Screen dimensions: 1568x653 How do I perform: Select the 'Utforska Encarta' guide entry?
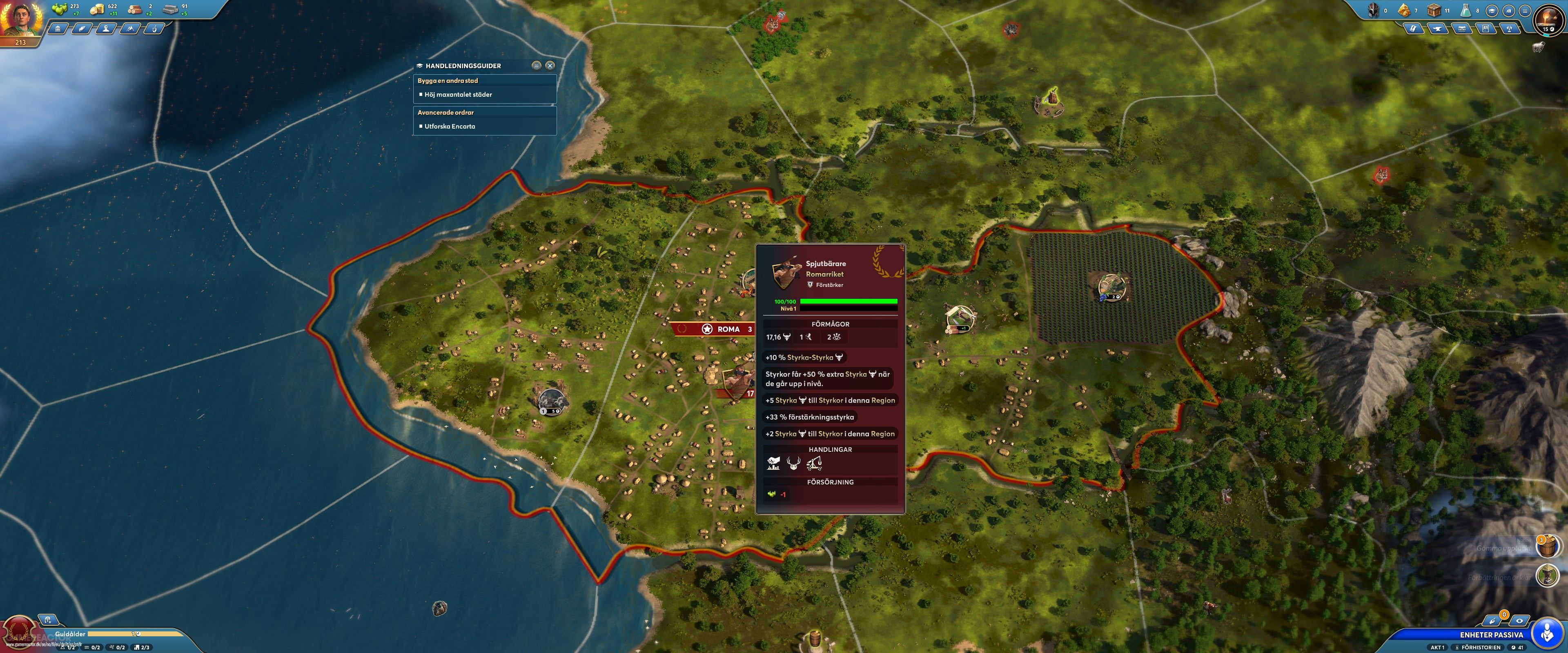point(449,127)
